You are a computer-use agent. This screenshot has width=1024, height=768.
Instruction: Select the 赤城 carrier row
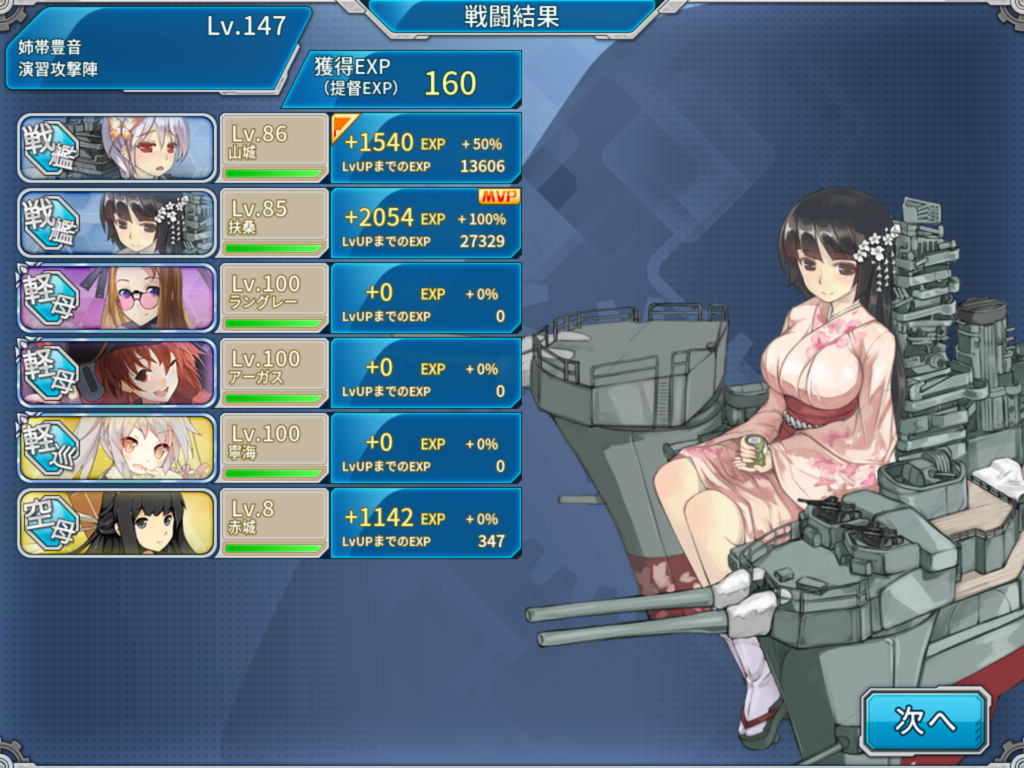click(x=270, y=523)
